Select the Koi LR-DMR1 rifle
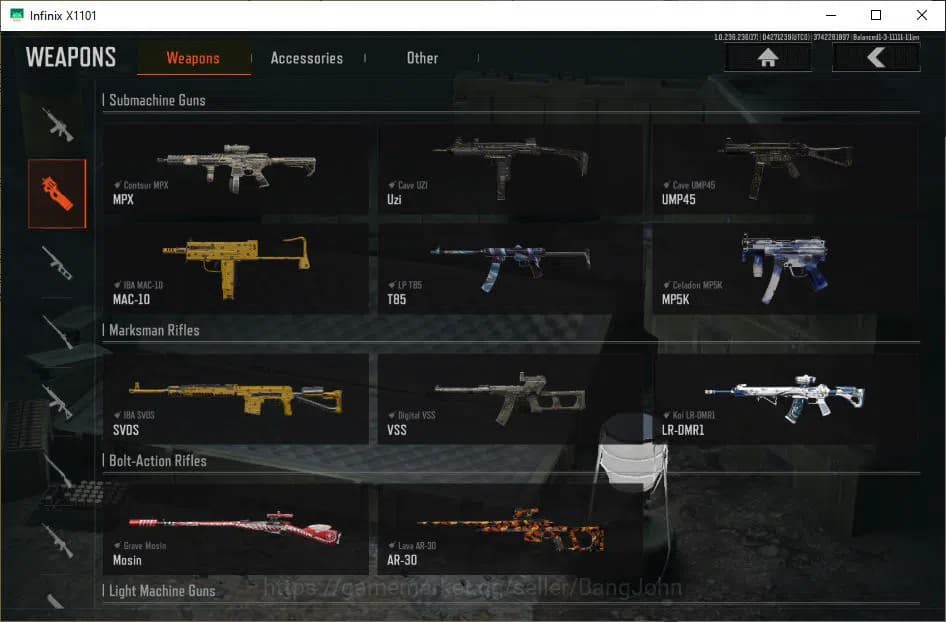Screen dimensions: 946x622 pyautogui.click(x=785, y=398)
